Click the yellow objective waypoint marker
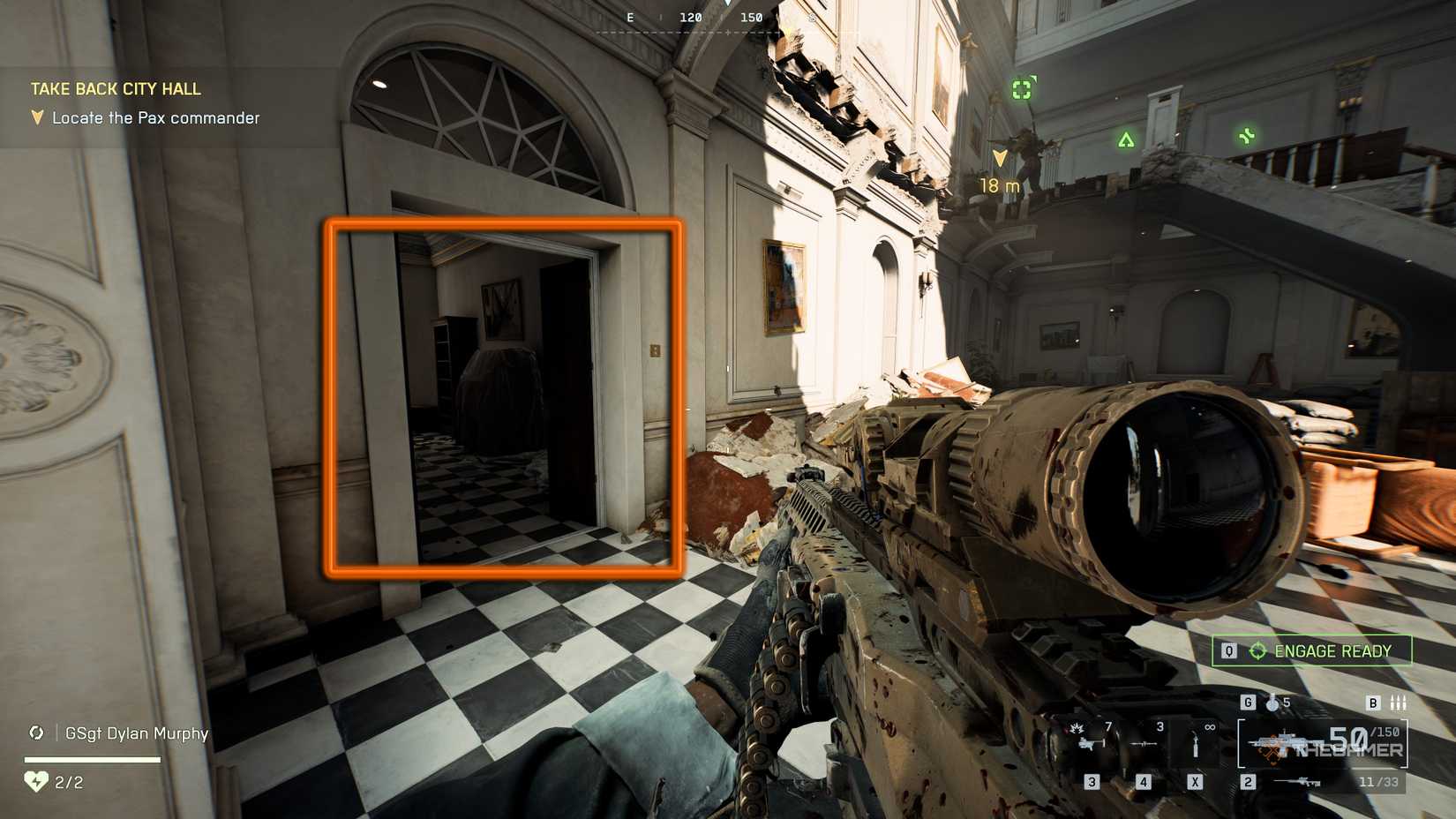Image resolution: width=1456 pixels, height=819 pixels. click(x=1000, y=159)
